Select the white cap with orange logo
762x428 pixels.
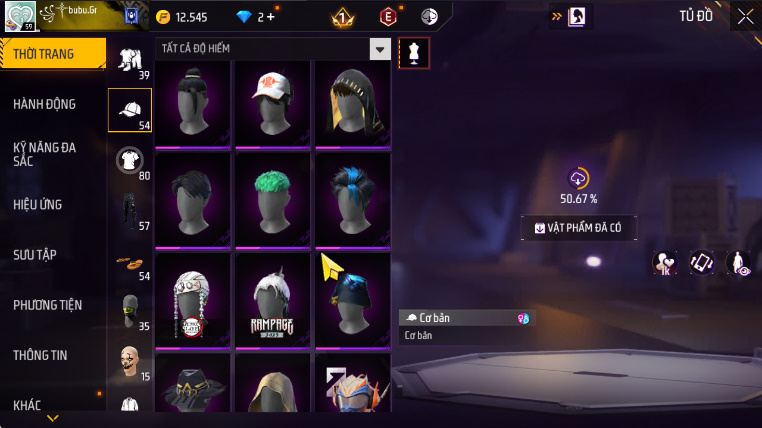pos(273,104)
